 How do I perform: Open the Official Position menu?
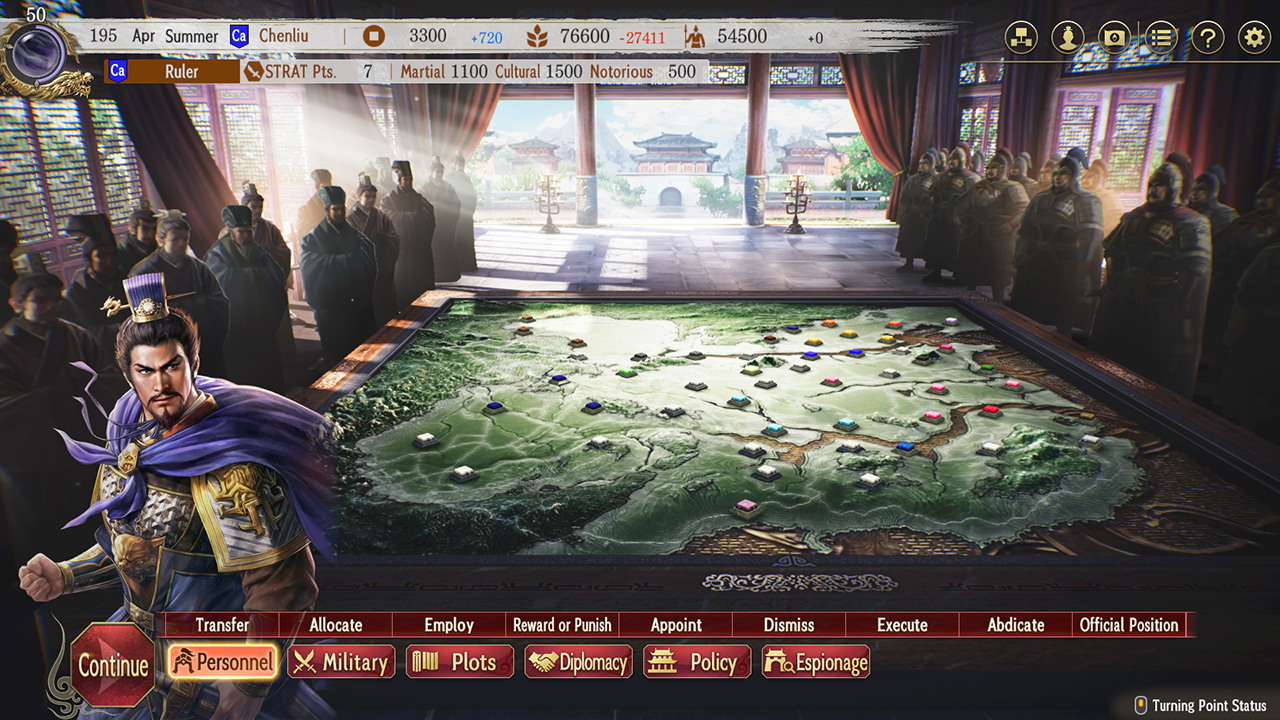click(1129, 625)
